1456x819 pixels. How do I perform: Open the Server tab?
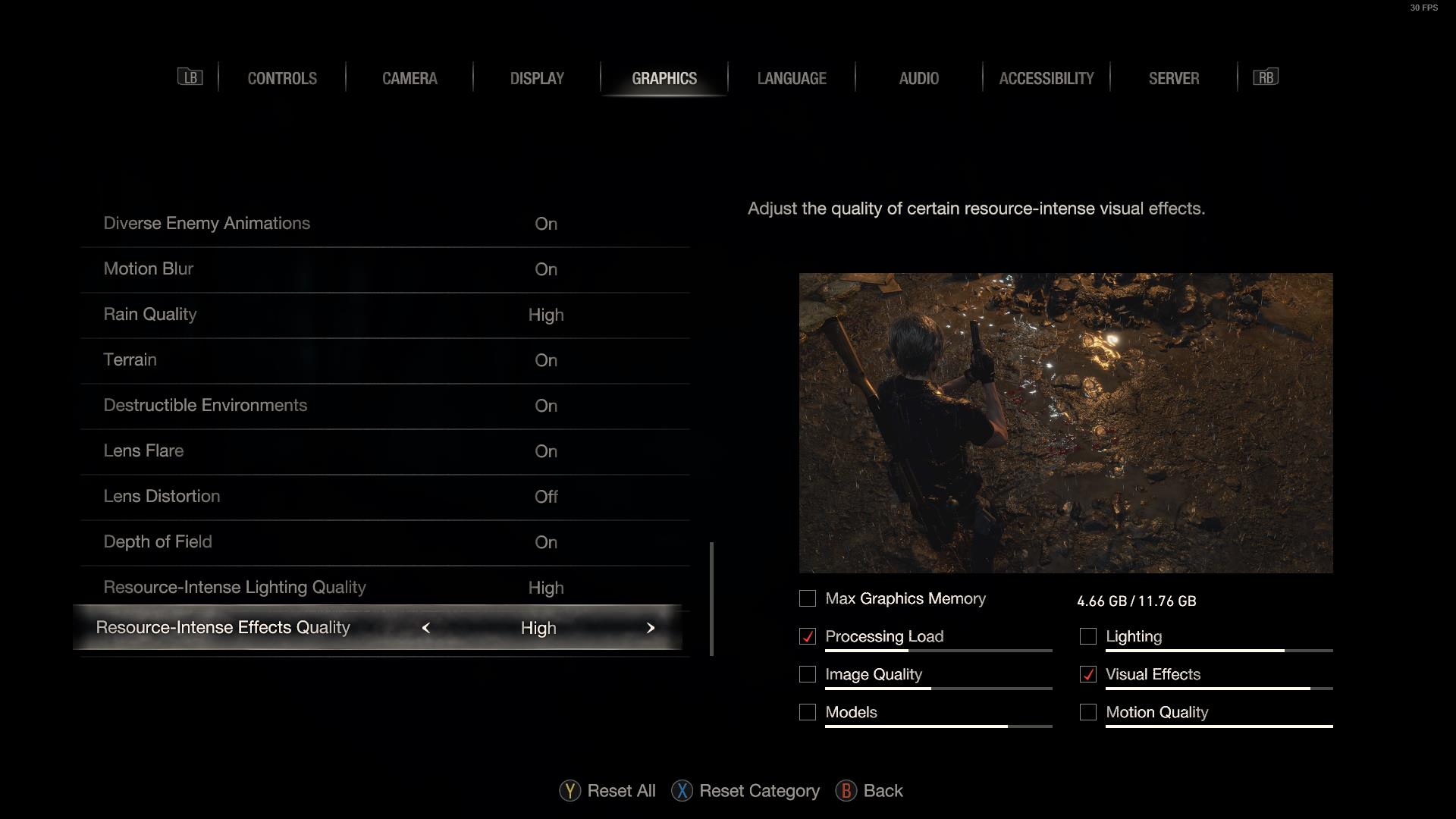pos(1174,78)
